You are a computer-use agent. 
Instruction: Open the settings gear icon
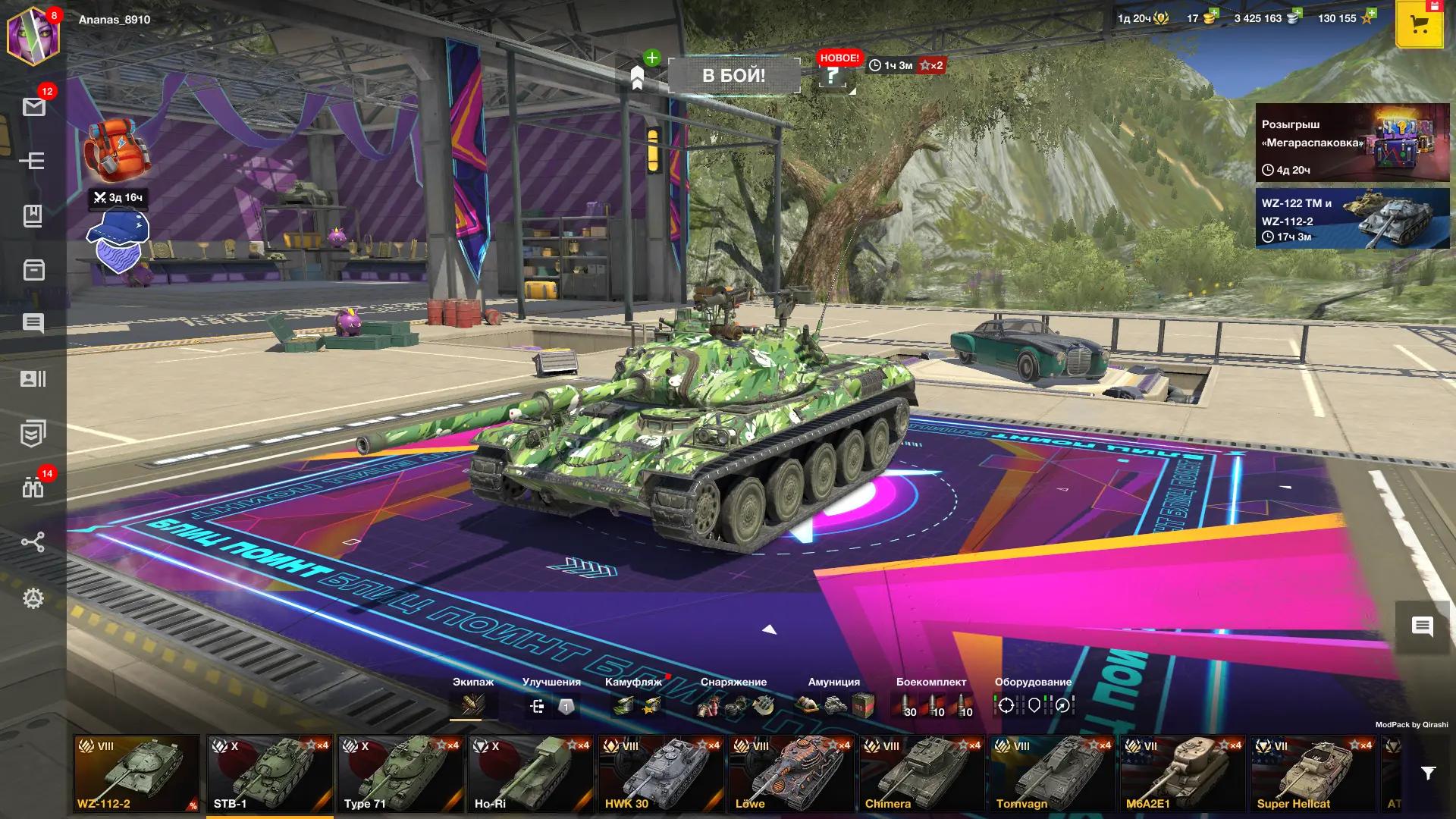pos(33,598)
